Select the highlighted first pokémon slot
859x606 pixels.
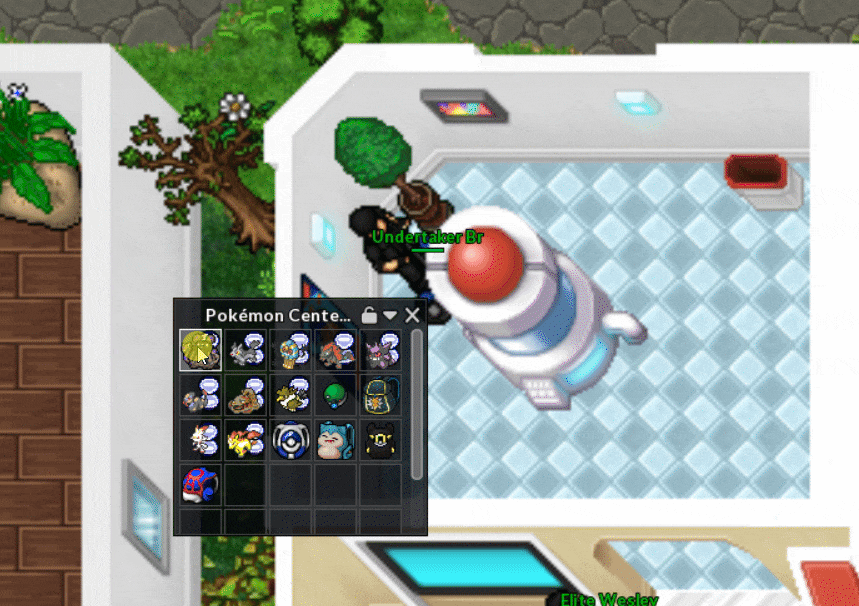tap(200, 350)
